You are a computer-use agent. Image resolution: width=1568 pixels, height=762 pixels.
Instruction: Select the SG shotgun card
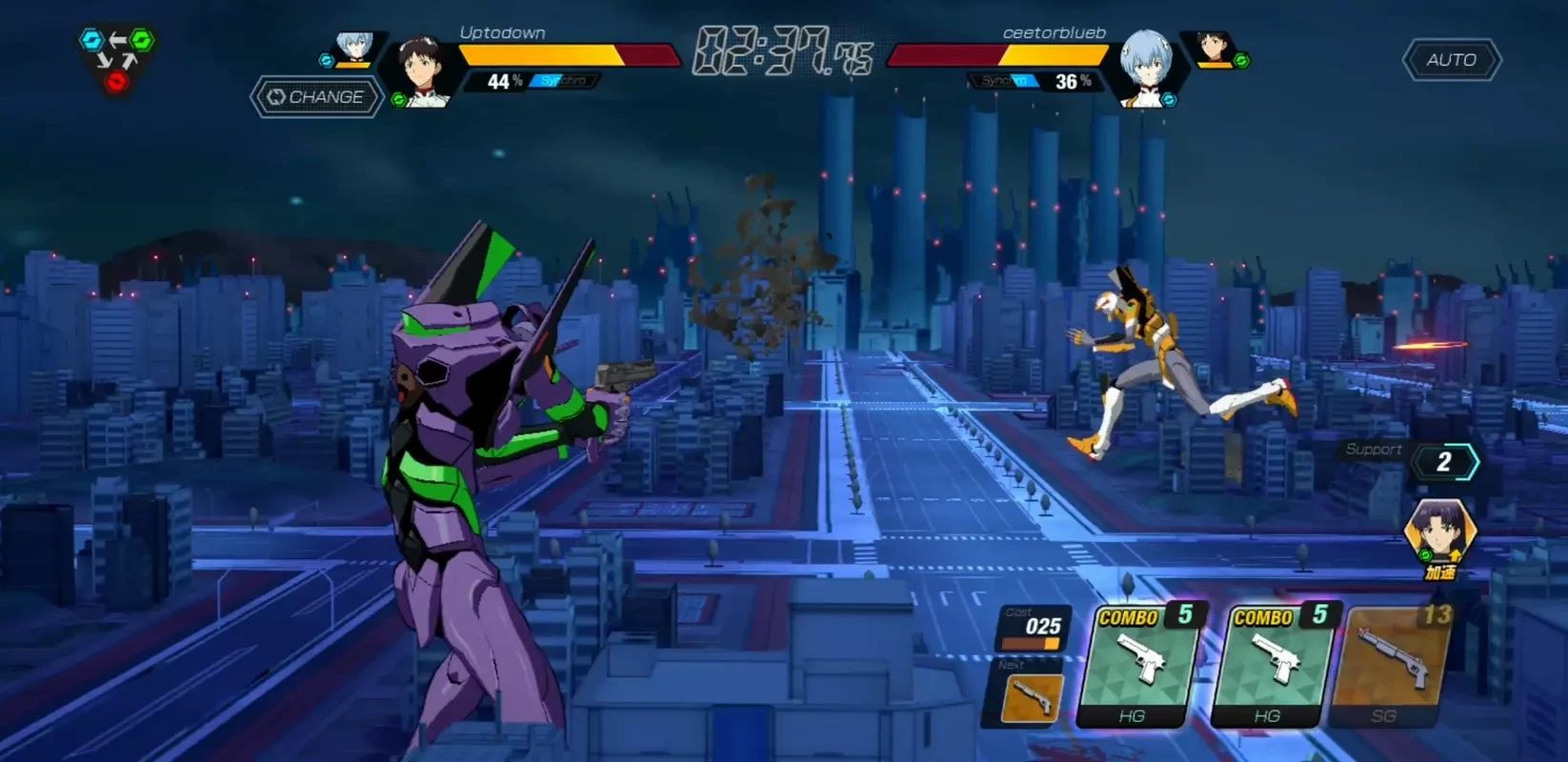(1393, 669)
